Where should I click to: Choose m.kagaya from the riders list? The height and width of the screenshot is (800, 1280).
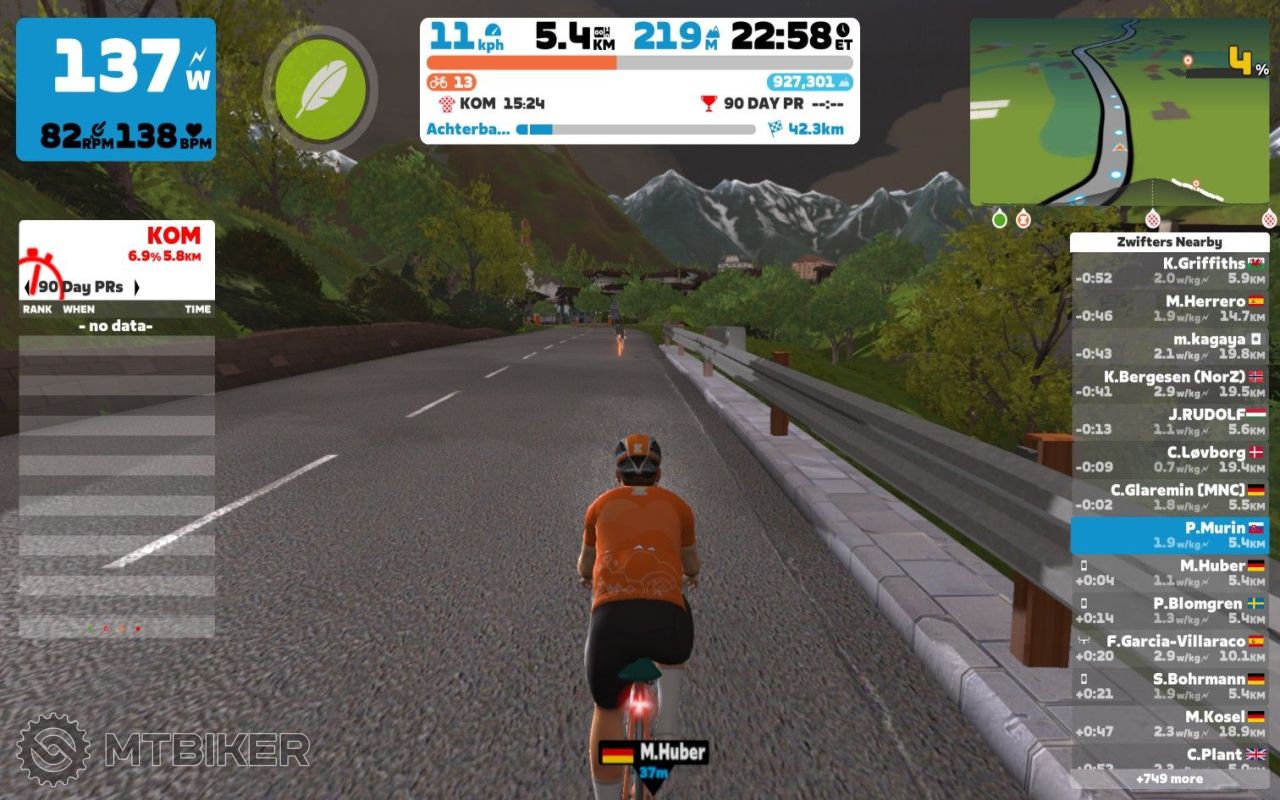pos(1169,346)
